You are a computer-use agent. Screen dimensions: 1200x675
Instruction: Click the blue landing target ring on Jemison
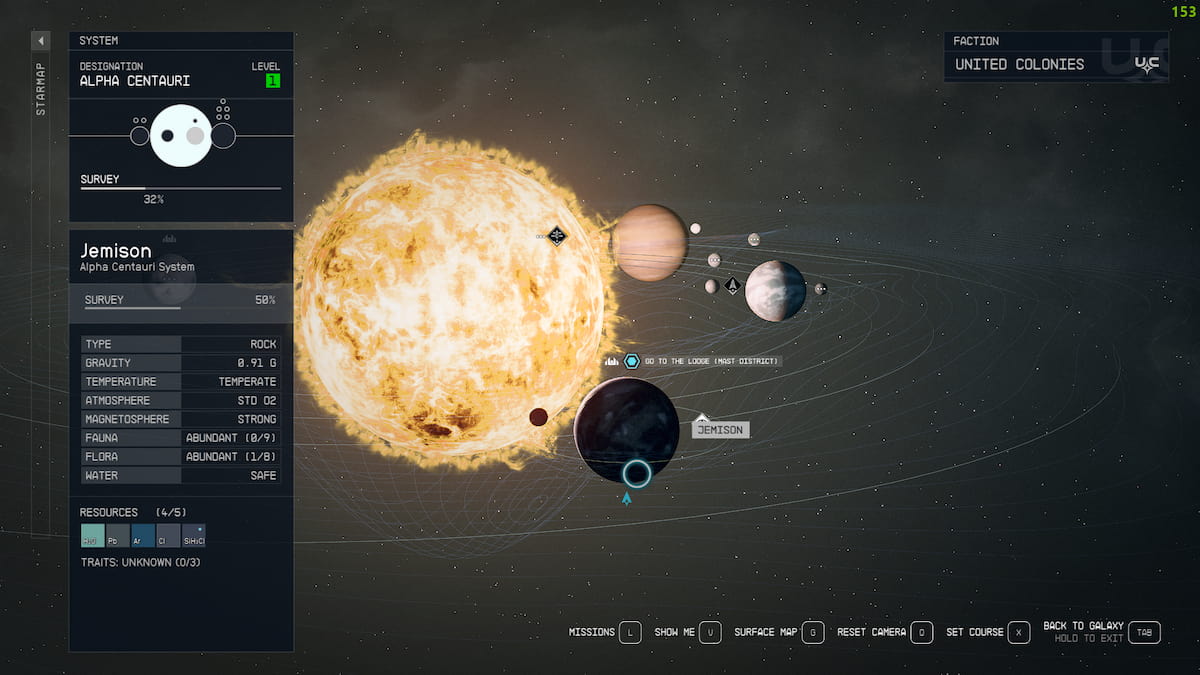(636, 473)
